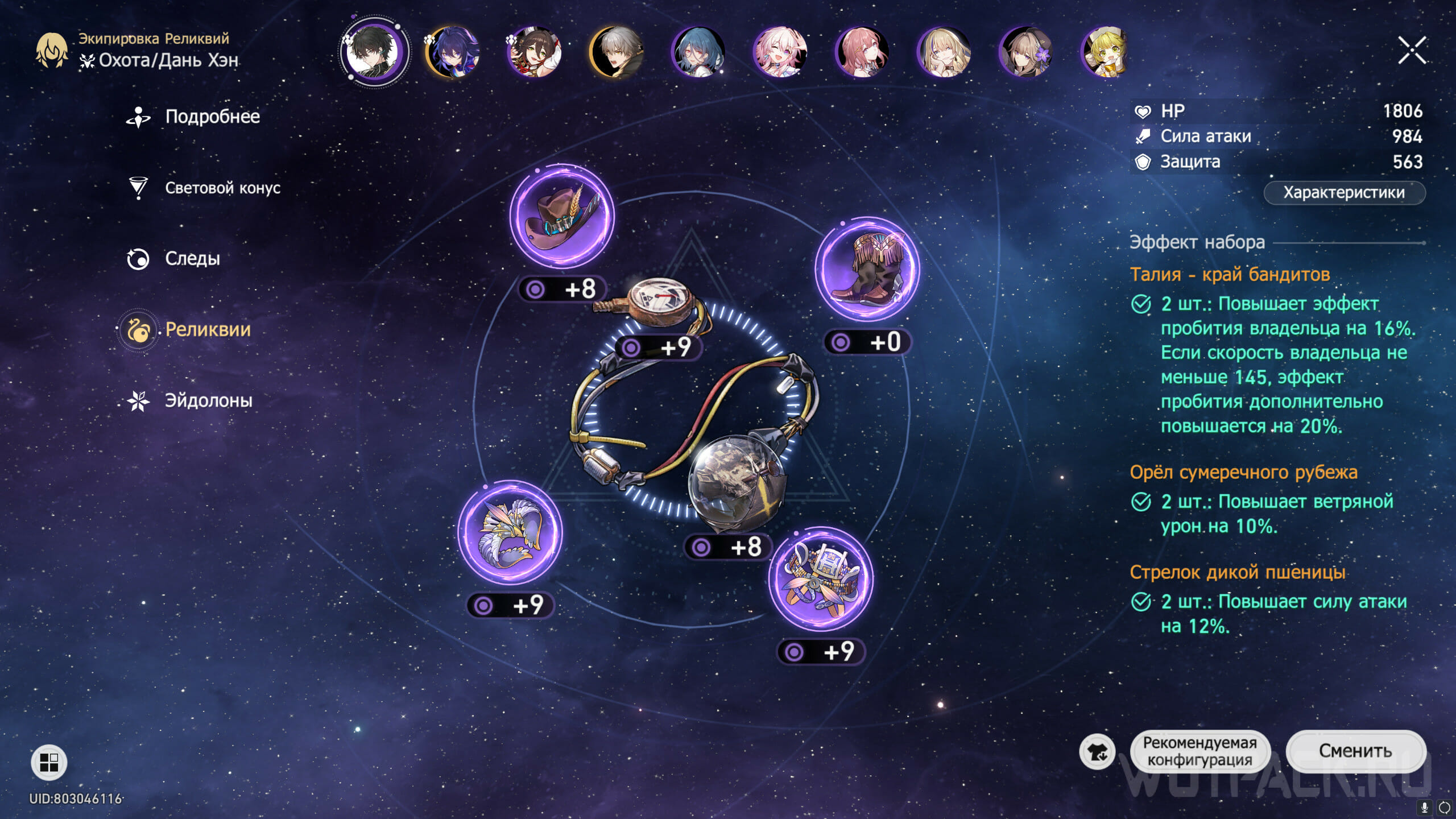This screenshot has width=1456, height=819.
Task: Choose the selected Dan Heng portrait
Action: point(374,52)
